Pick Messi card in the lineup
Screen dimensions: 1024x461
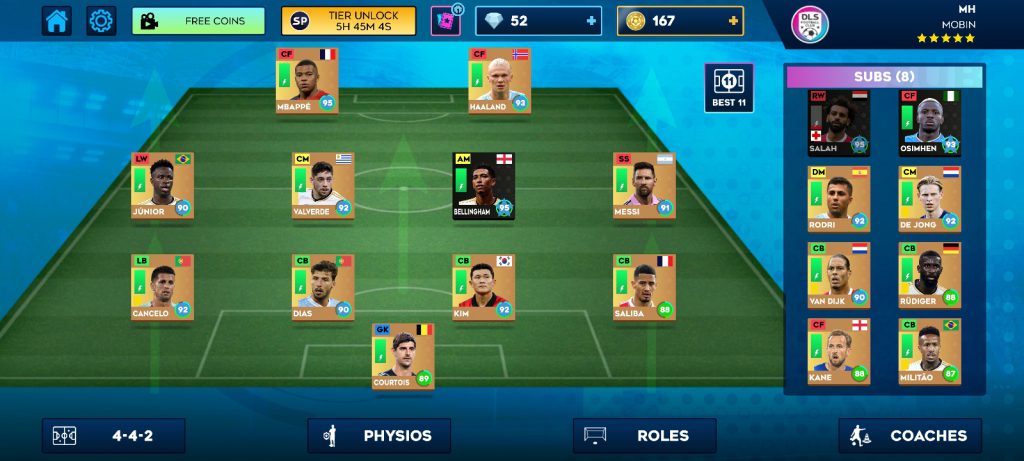(x=644, y=185)
